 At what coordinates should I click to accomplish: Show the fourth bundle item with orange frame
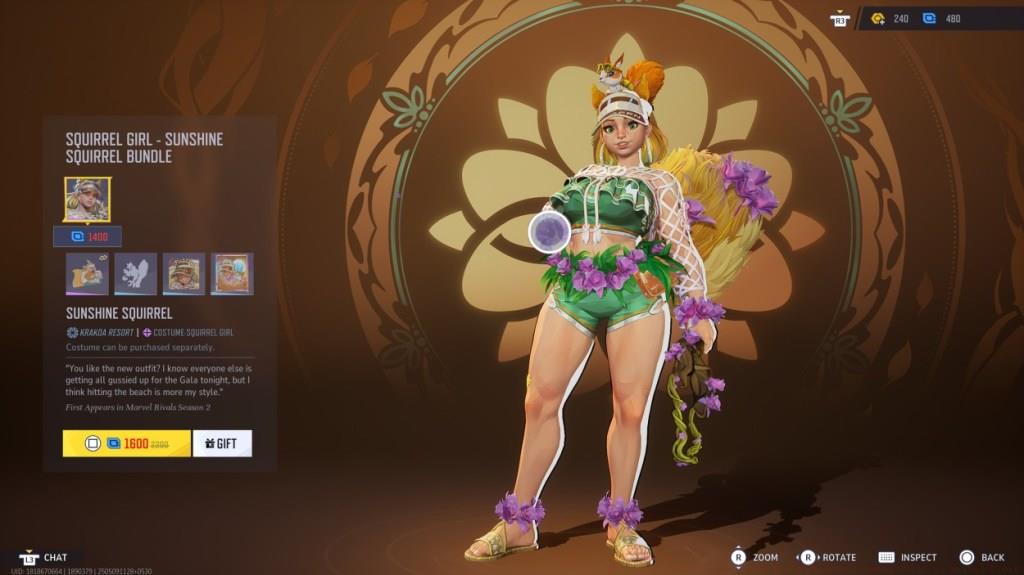[232, 274]
